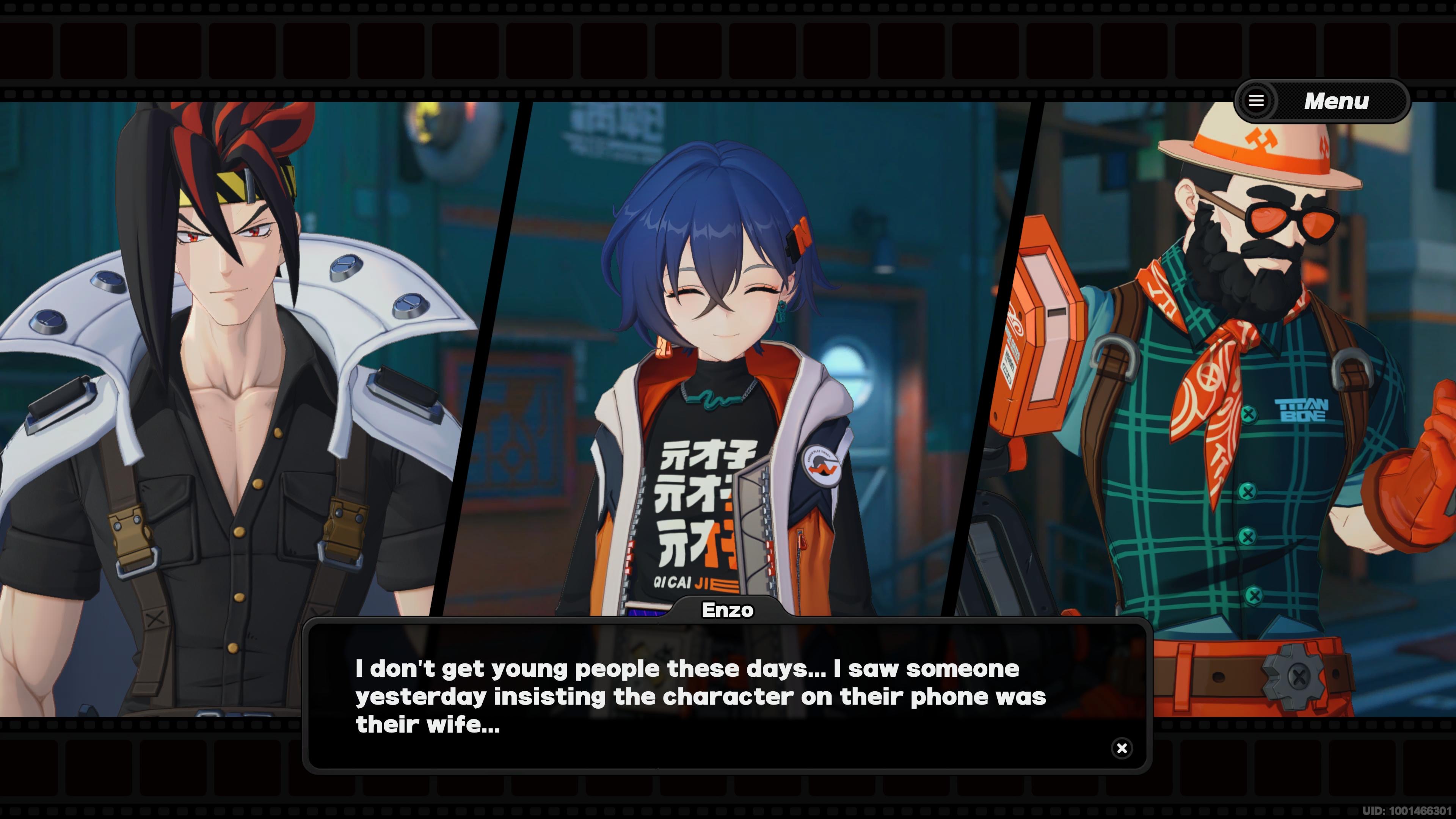Select the three-line icon beside Menu
Screen dimensions: 1456x819
pyautogui.click(x=1257, y=100)
